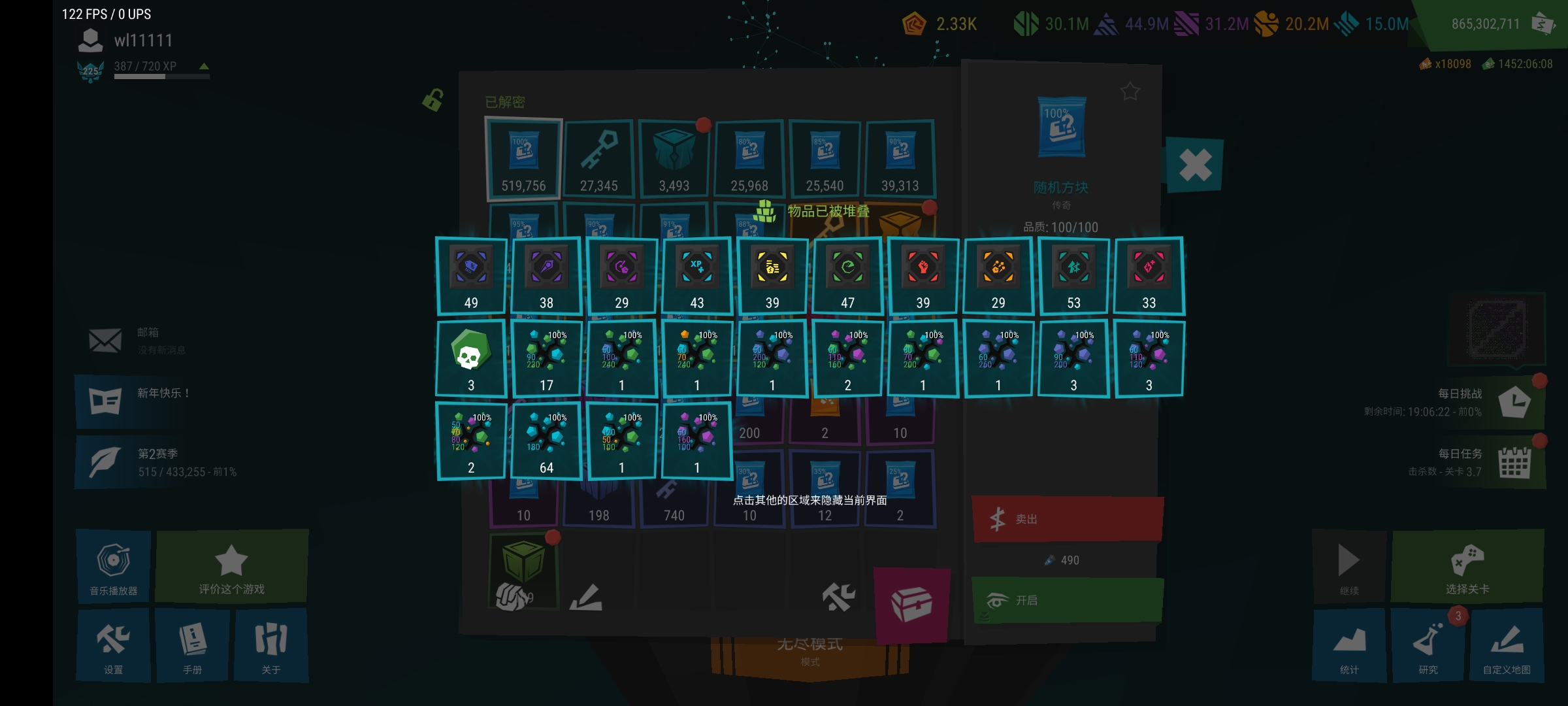Open the 音乐播放器 music player
Image resolution: width=1568 pixels, height=706 pixels.
[113, 565]
